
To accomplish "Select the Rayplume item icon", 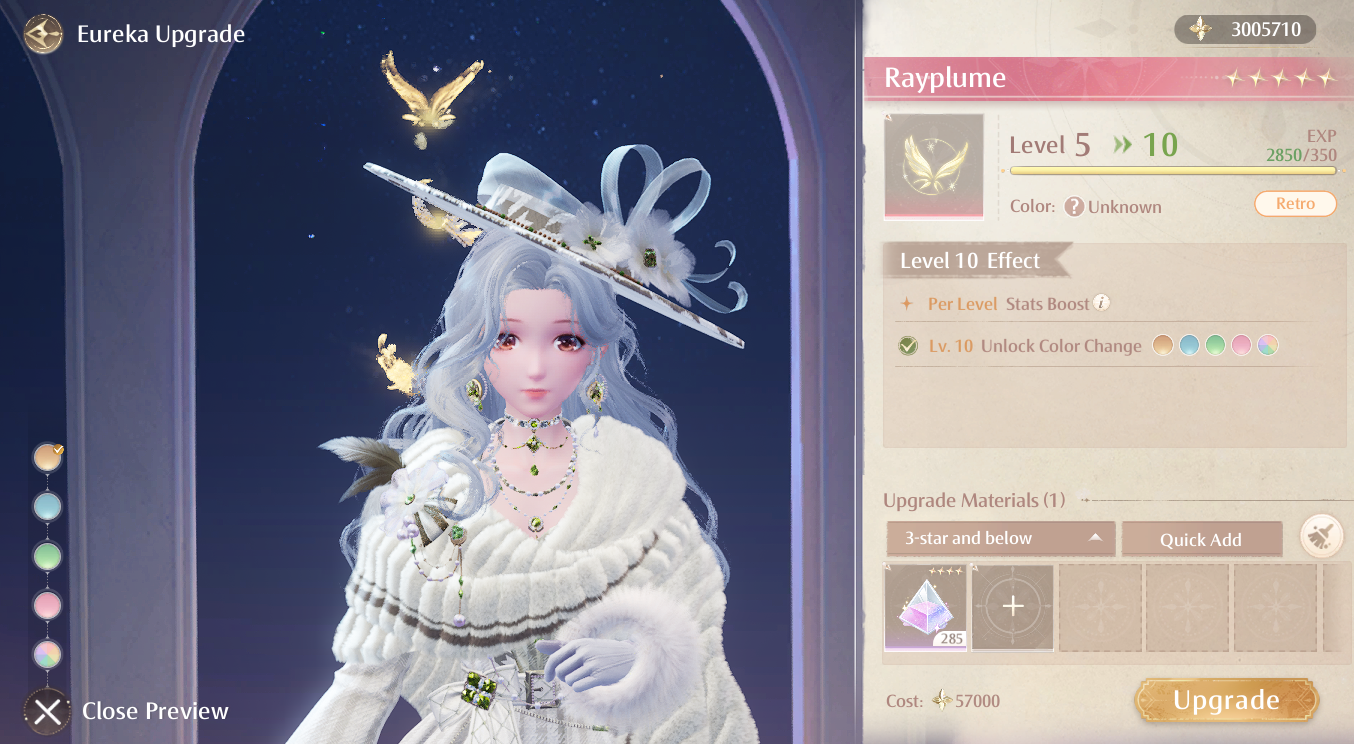I will point(932,166).
